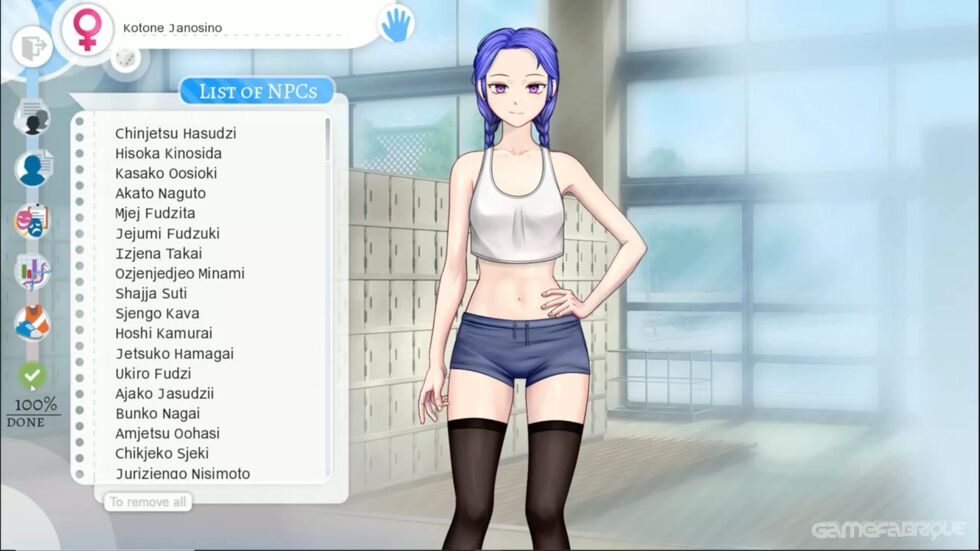The width and height of the screenshot is (980, 551).
Task: Choose Bunko Nagai in NPC list
Action: (x=157, y=413)
